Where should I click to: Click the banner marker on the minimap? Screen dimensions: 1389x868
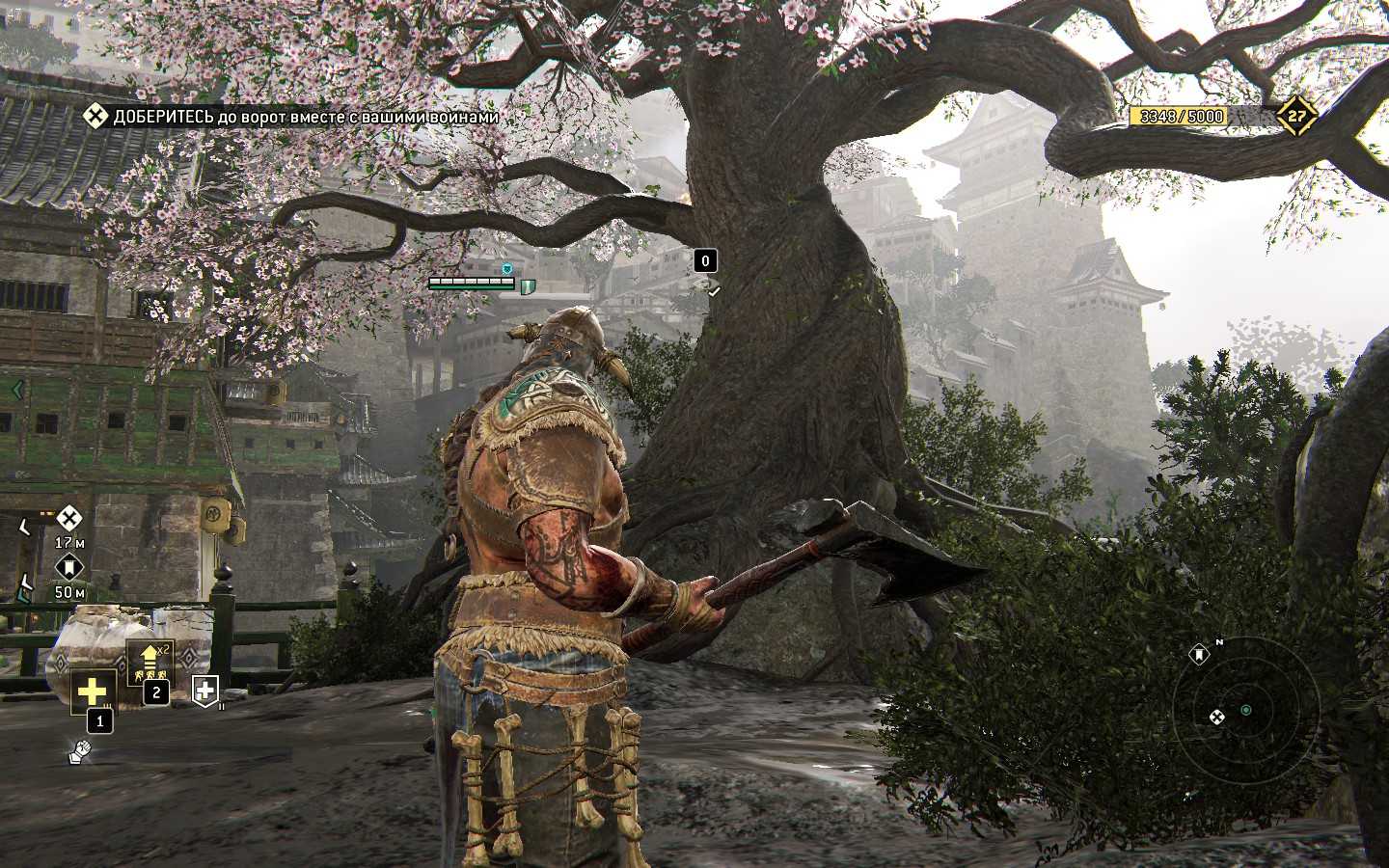point(1199,654)
